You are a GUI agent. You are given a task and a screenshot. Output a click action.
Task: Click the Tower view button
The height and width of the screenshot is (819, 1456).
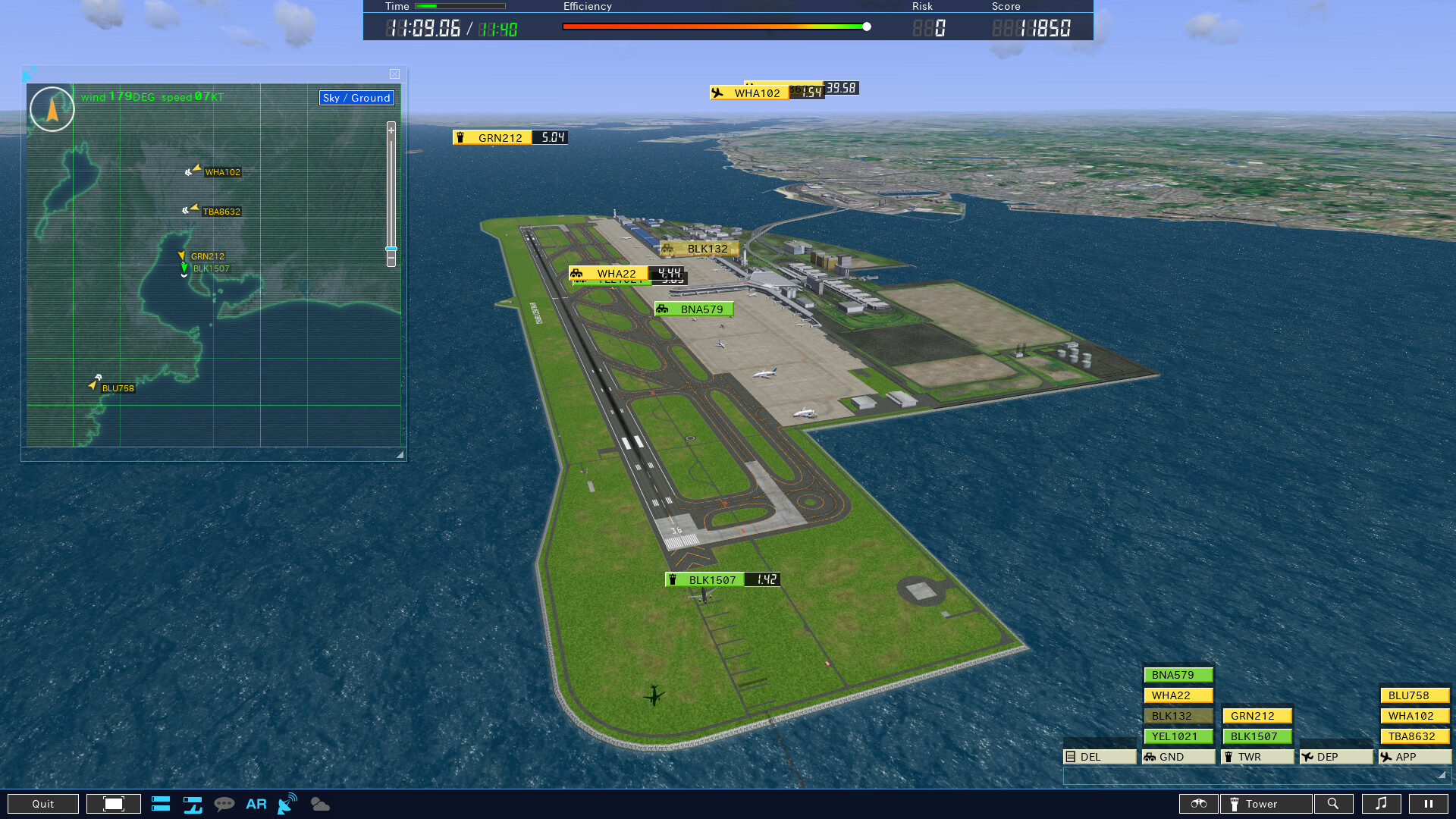[x=1265, y=804]
